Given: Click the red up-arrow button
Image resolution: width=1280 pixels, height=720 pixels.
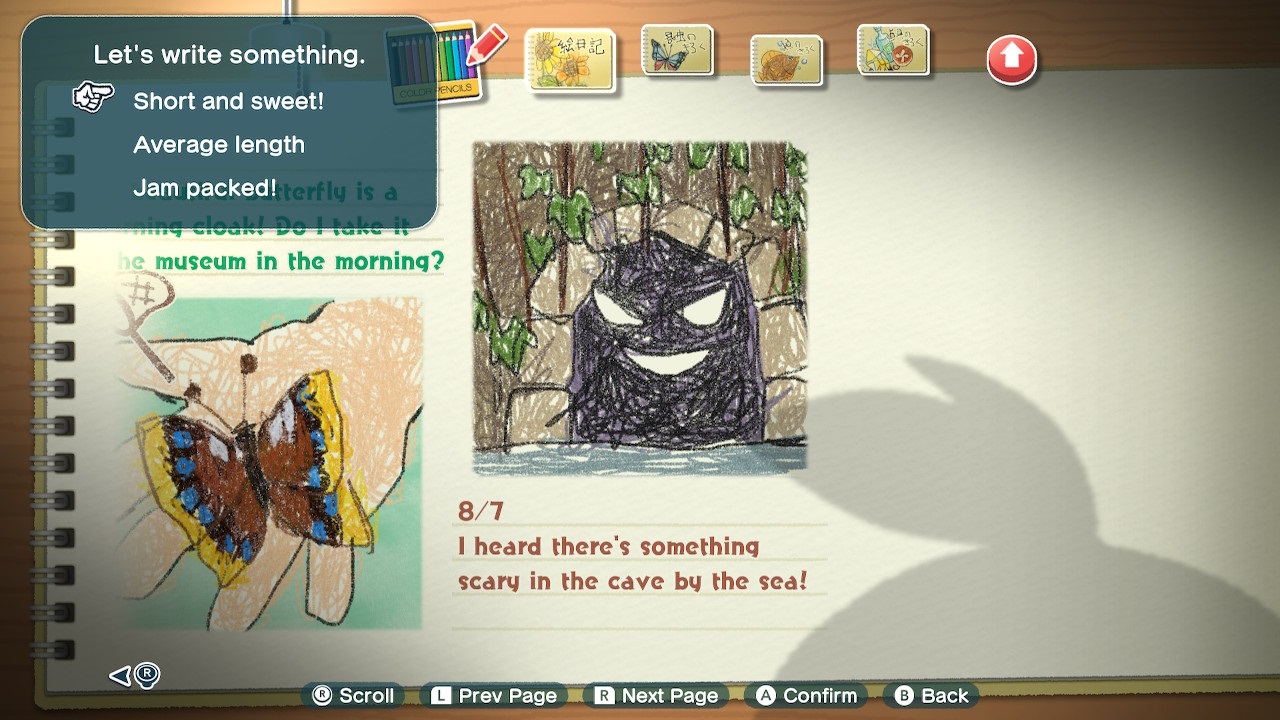Looking at the screenshot, I should coord(1011,60).
